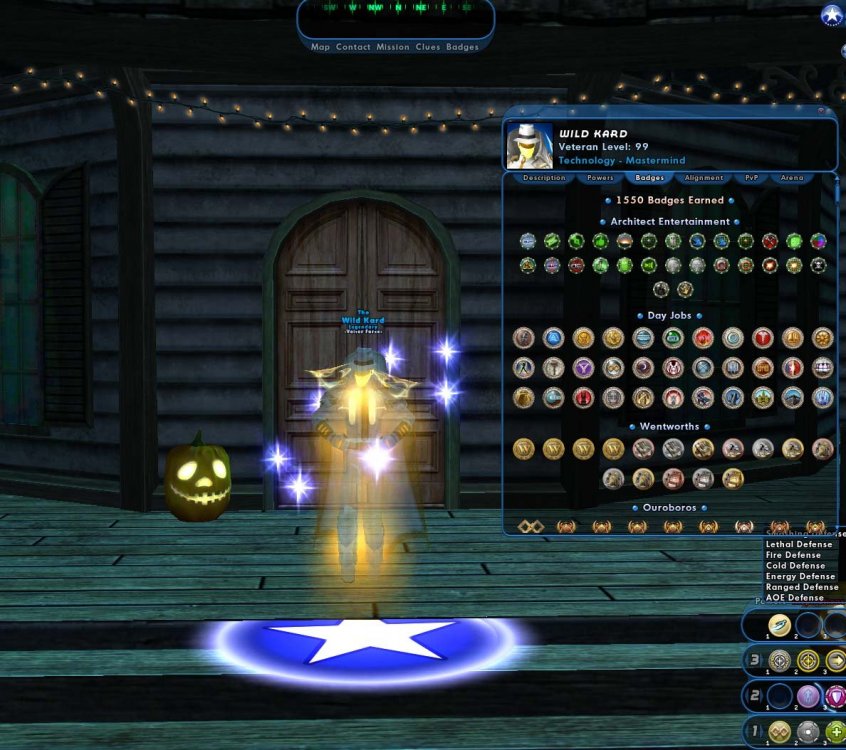Image resolution: width=846 pixels, height=750 pixels.
Task: Activate the pink shield power in tray 2
Action: (x=835, y=696)
